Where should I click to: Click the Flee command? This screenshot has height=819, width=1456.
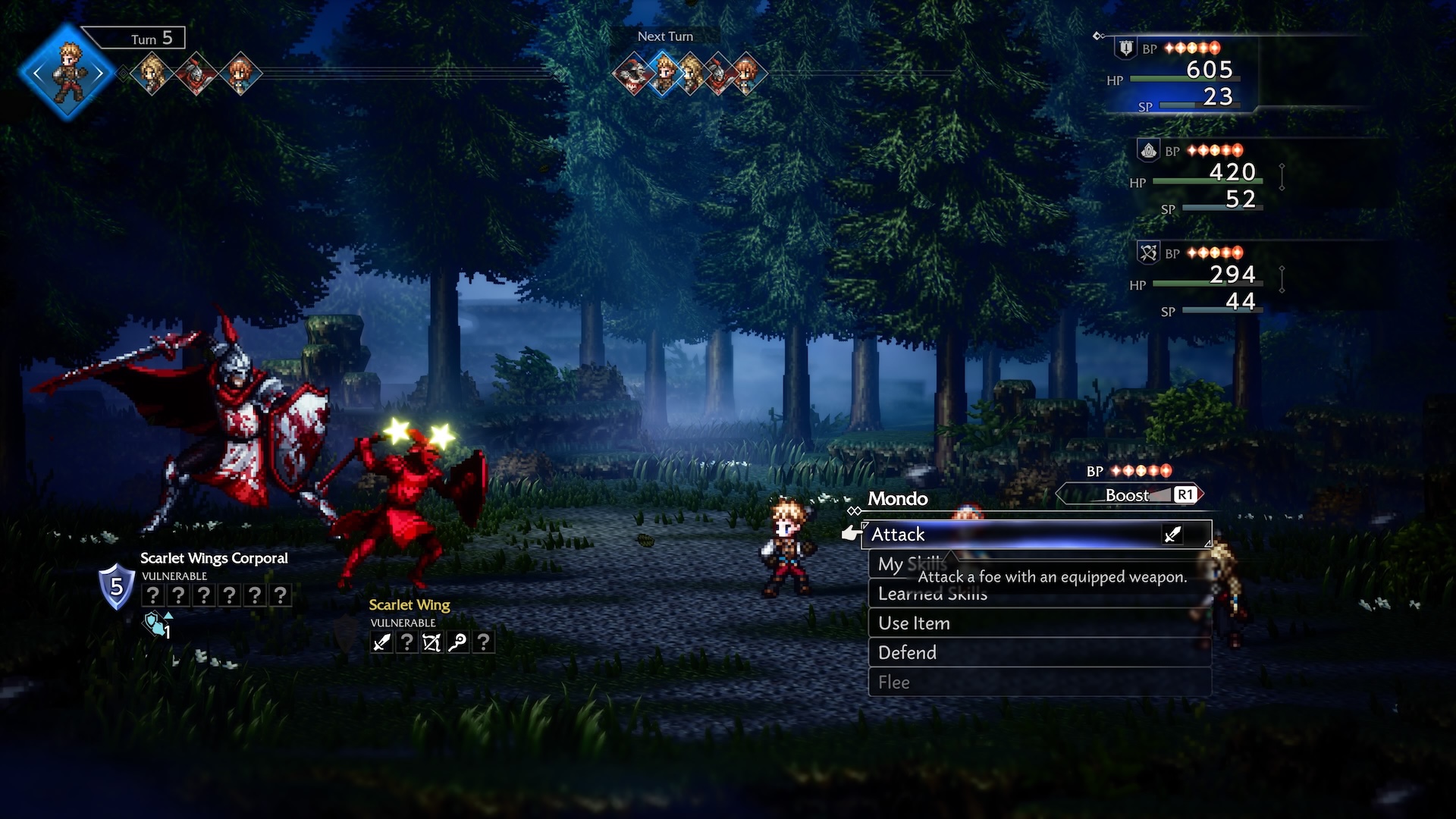[x=893, y=682]
